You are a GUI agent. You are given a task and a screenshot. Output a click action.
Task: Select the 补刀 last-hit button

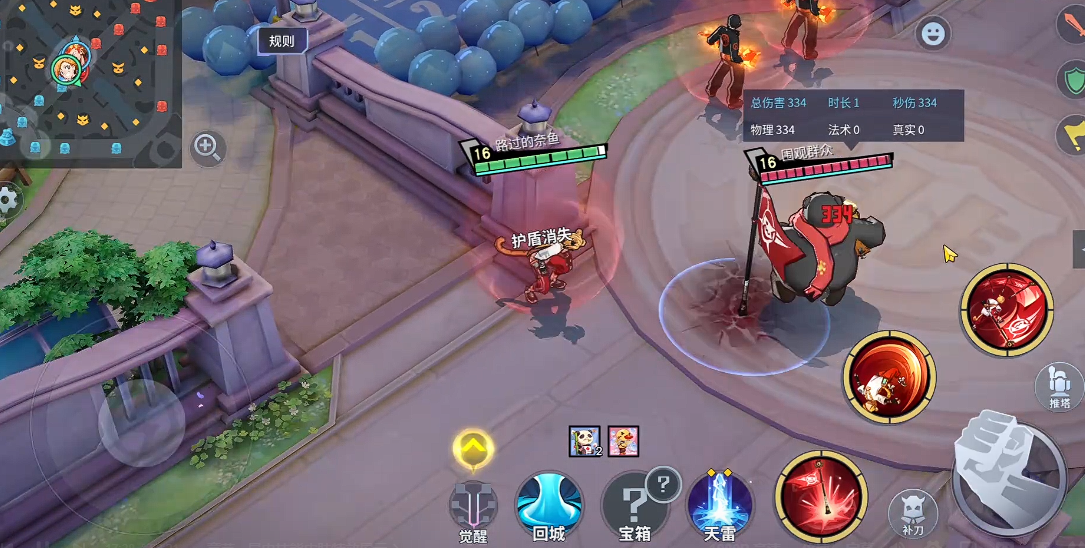tap(912, 512)
